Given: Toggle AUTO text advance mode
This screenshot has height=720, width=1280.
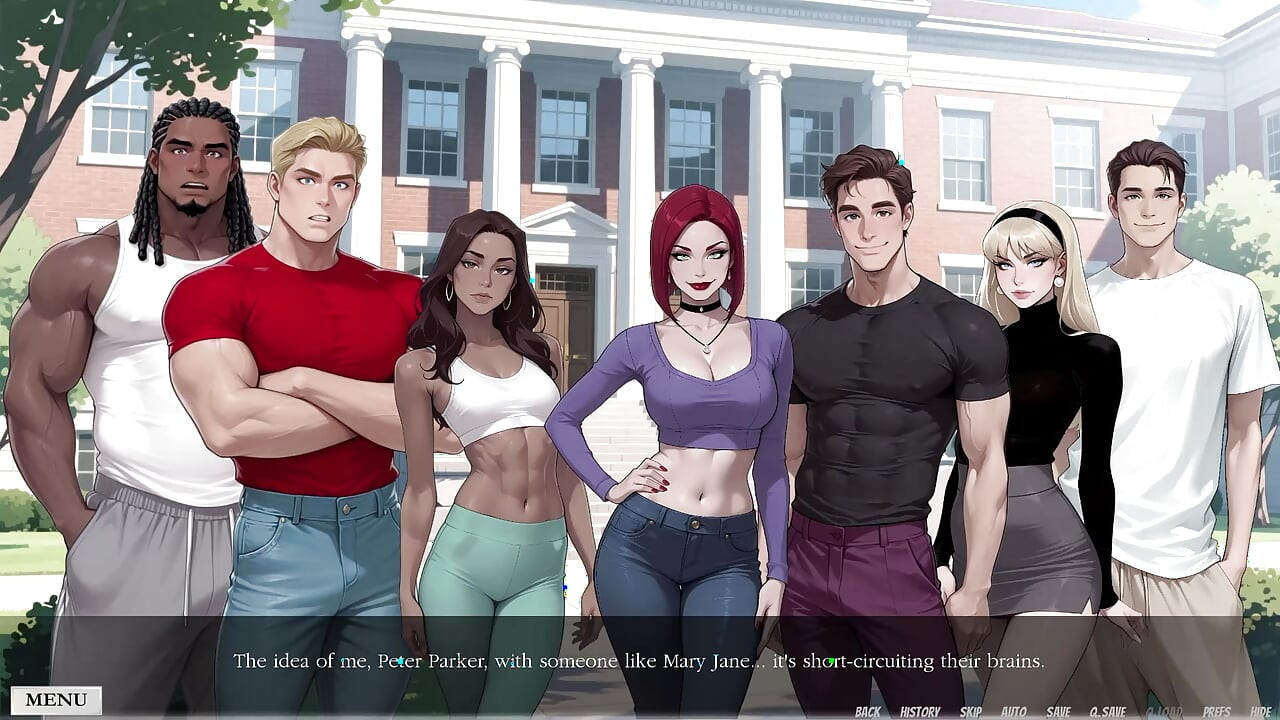Looking at the screenshot, I should [x=1013, y=710].
